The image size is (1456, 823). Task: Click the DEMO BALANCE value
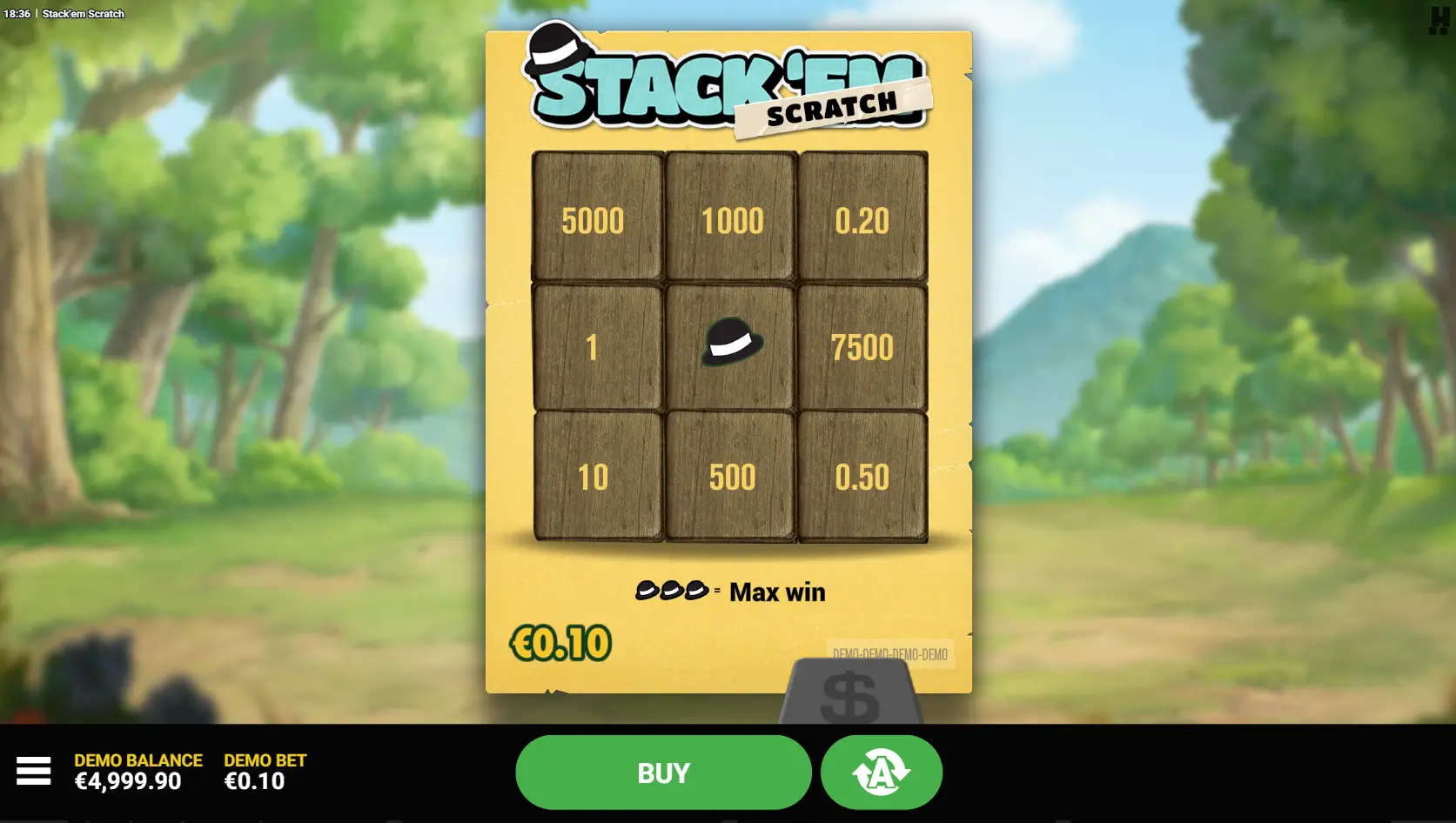click(x=127, y=781)
